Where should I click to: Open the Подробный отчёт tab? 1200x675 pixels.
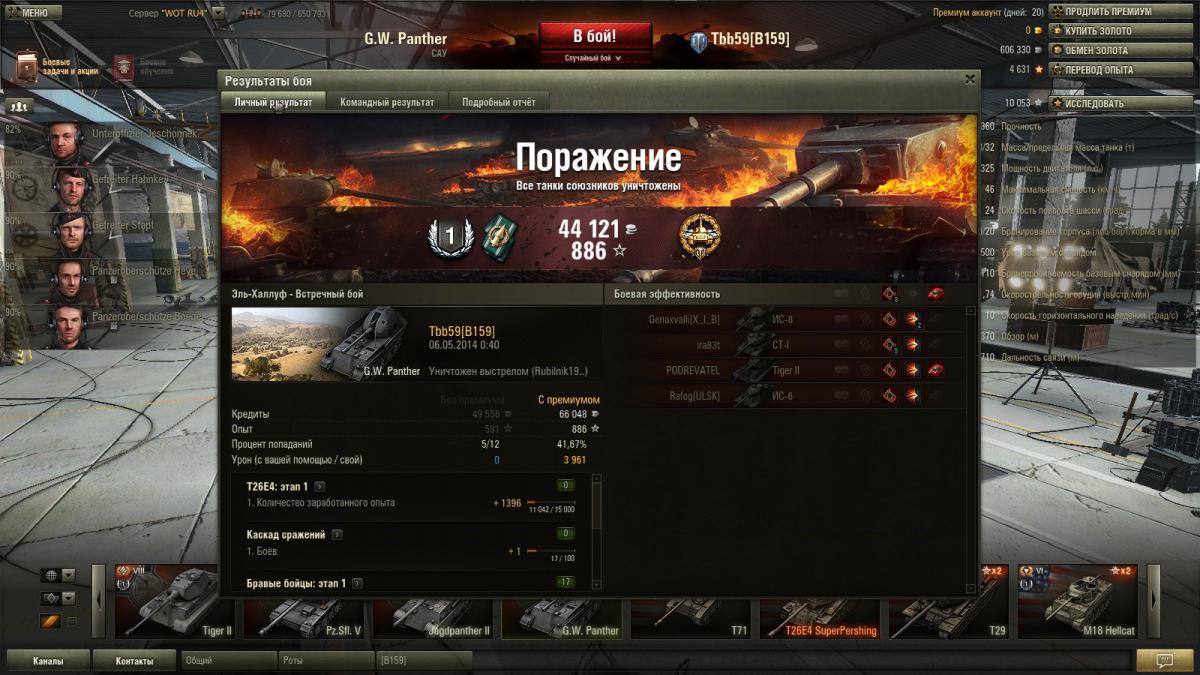498,102
